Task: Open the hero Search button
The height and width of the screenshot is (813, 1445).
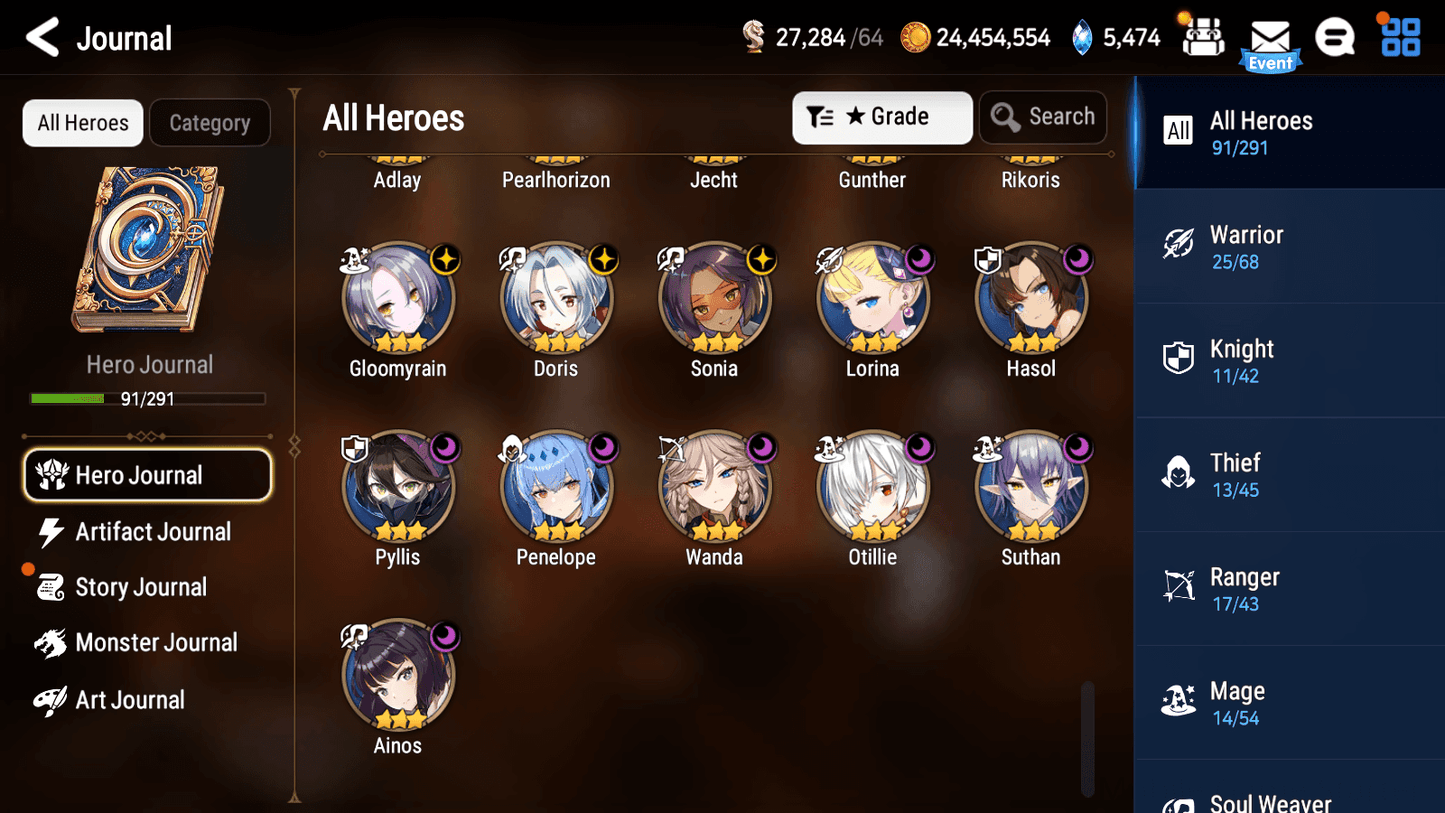Action: coord(1043,117)
